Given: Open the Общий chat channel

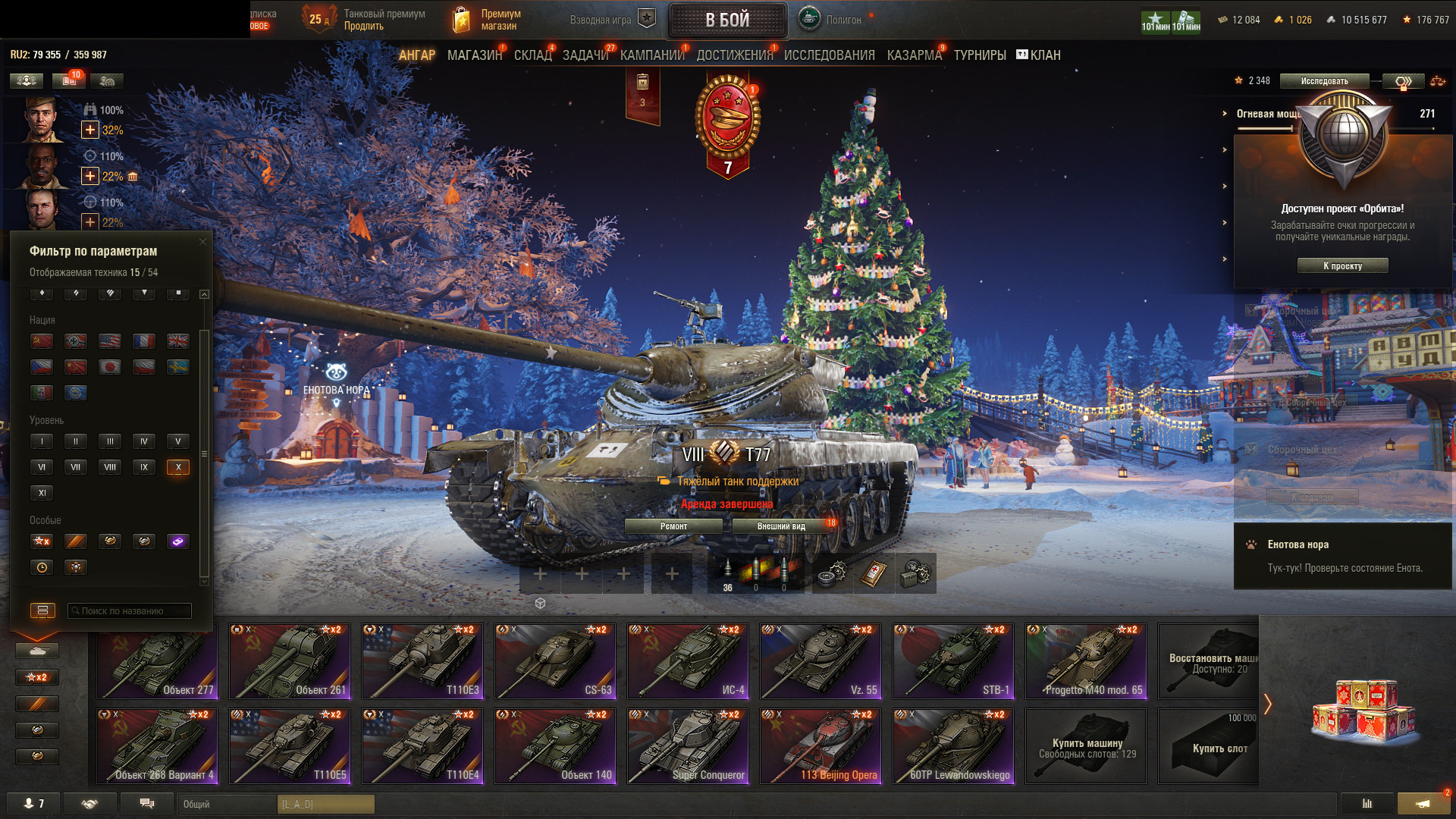Looking at the screenshot, I should 227,804.
